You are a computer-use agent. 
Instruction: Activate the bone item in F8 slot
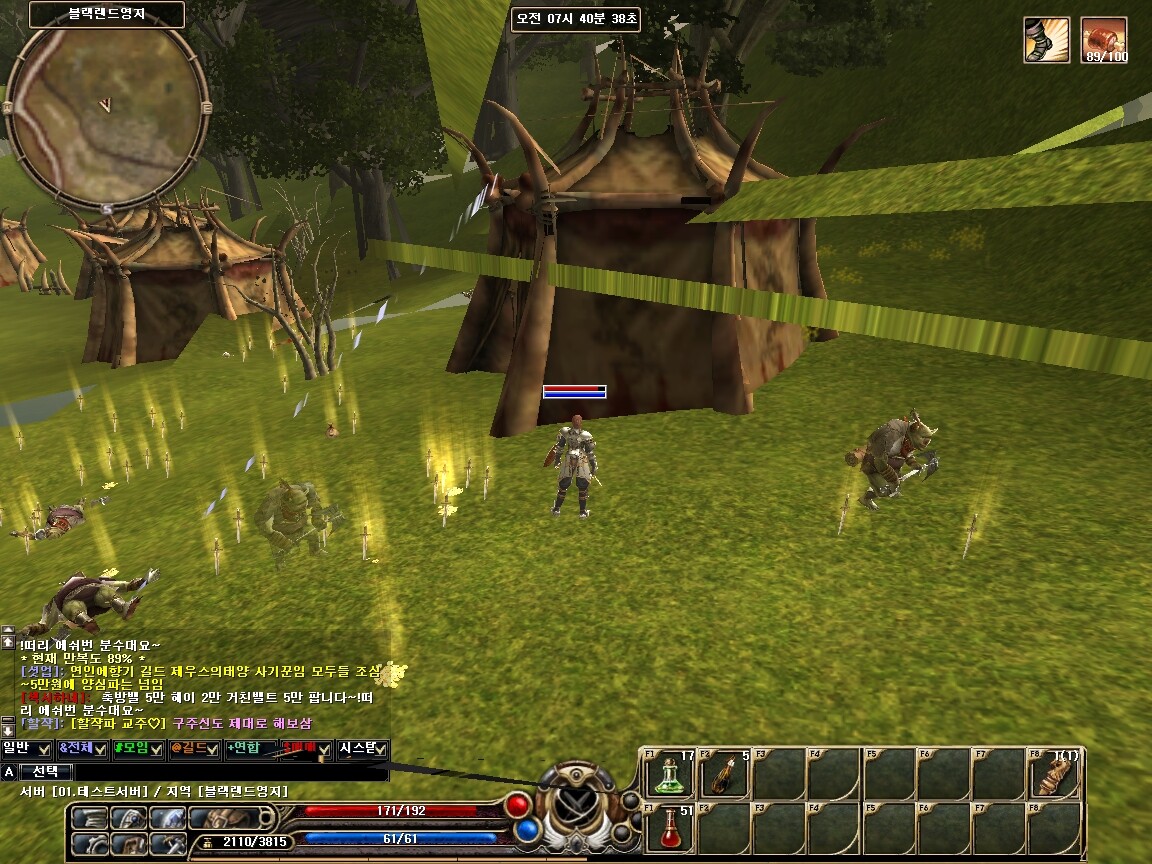click(x=1053, y=775)
